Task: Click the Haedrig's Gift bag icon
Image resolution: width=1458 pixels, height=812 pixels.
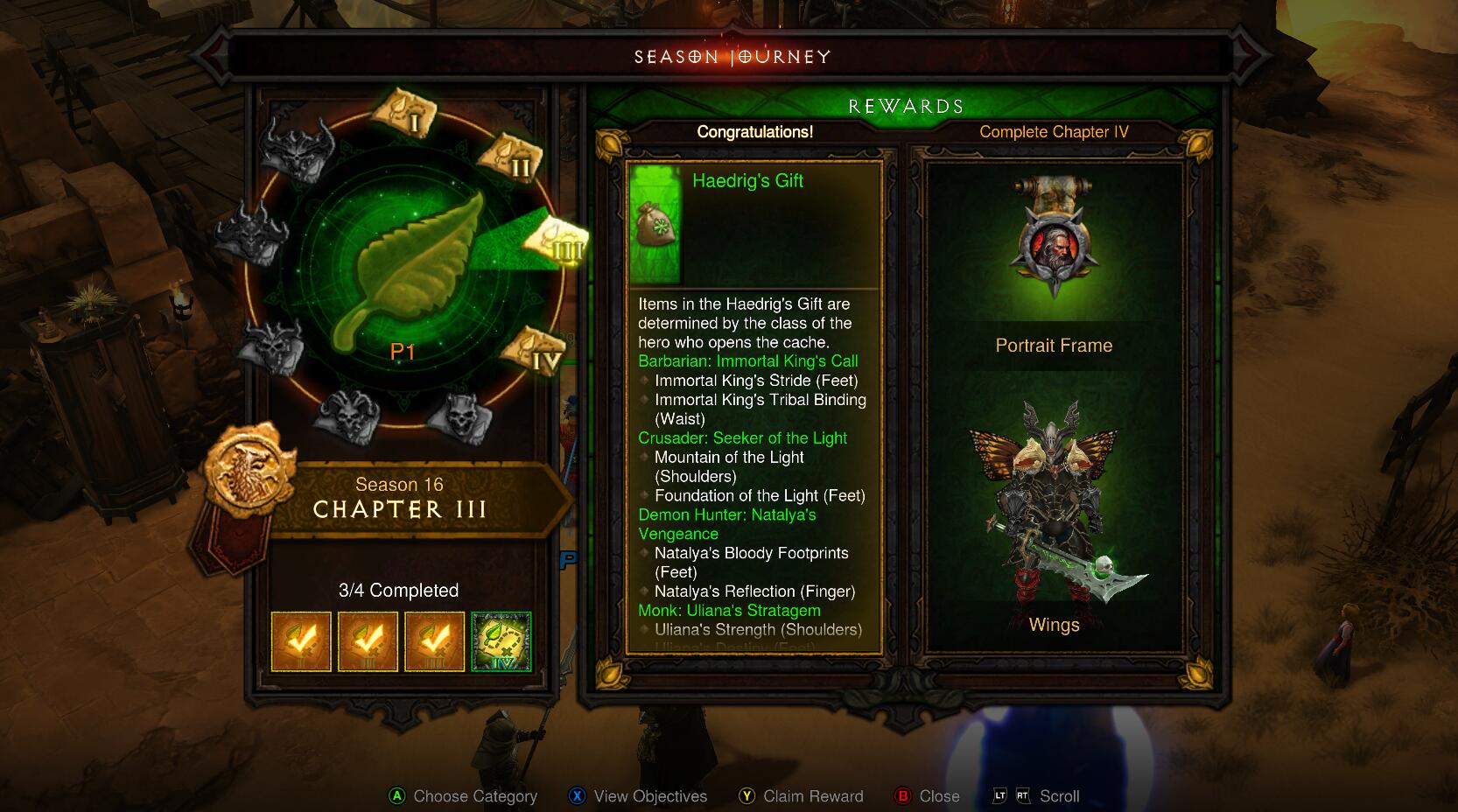Action: coord(655,225)
